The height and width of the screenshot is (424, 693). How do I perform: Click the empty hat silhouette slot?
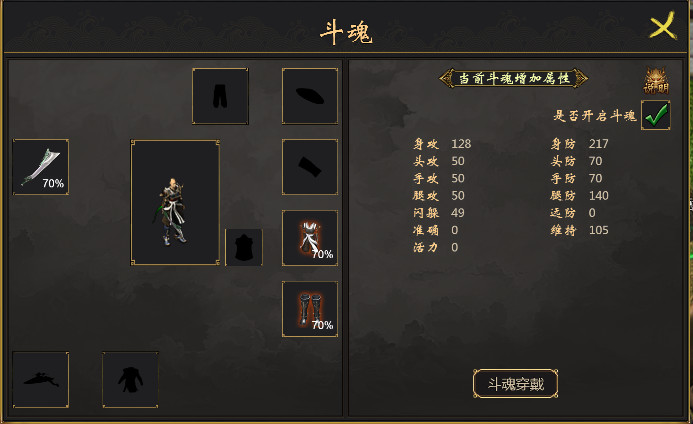pyautogui.click(x=310, y=96)
